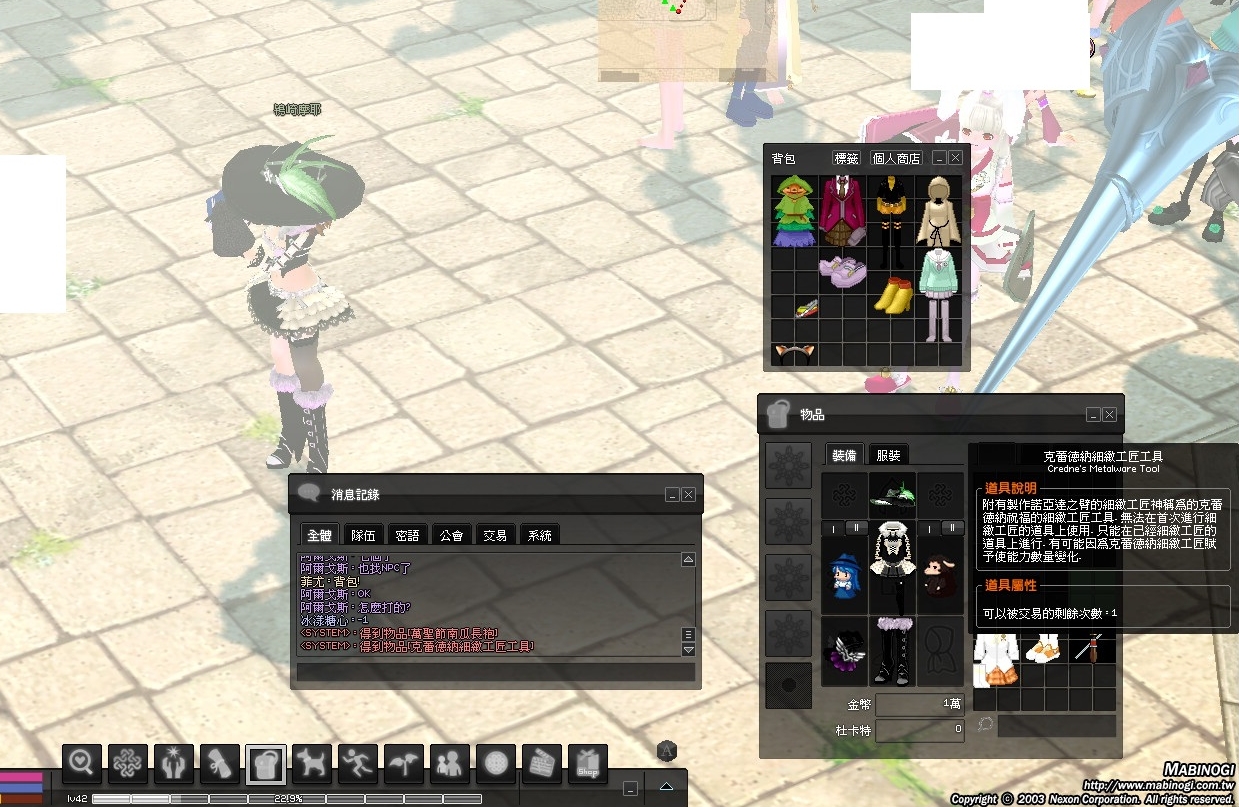
Task: Close the 物品 inventory window
Action: pyautogui.click(x=1109, y=414)
